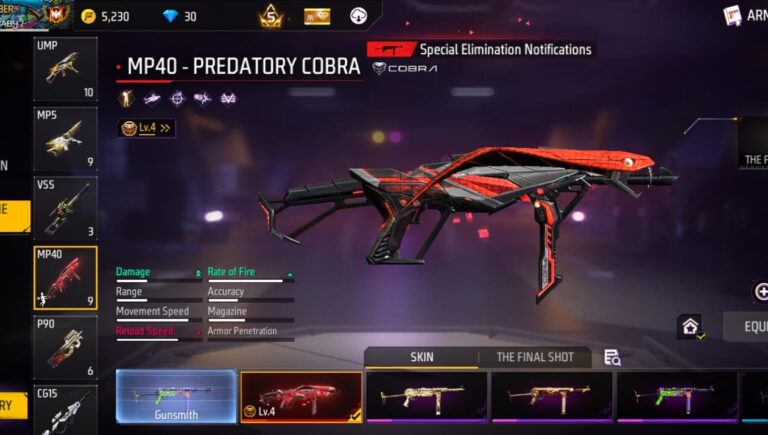This screenshot has height=435, width=768.
Task: Choose the MP5 weapon entry
Action: pos(65,139)
